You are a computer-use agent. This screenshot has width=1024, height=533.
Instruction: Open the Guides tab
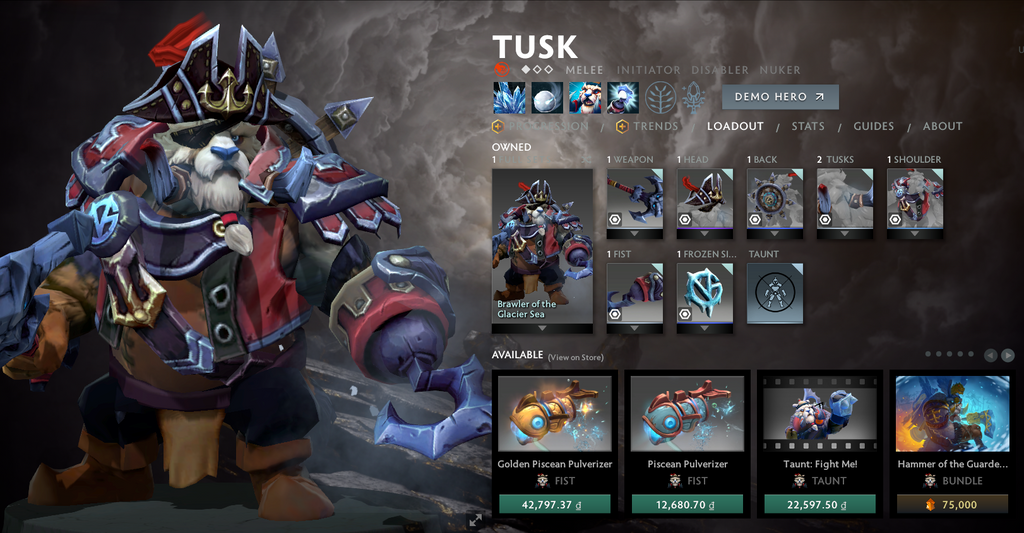pos(873,126)
